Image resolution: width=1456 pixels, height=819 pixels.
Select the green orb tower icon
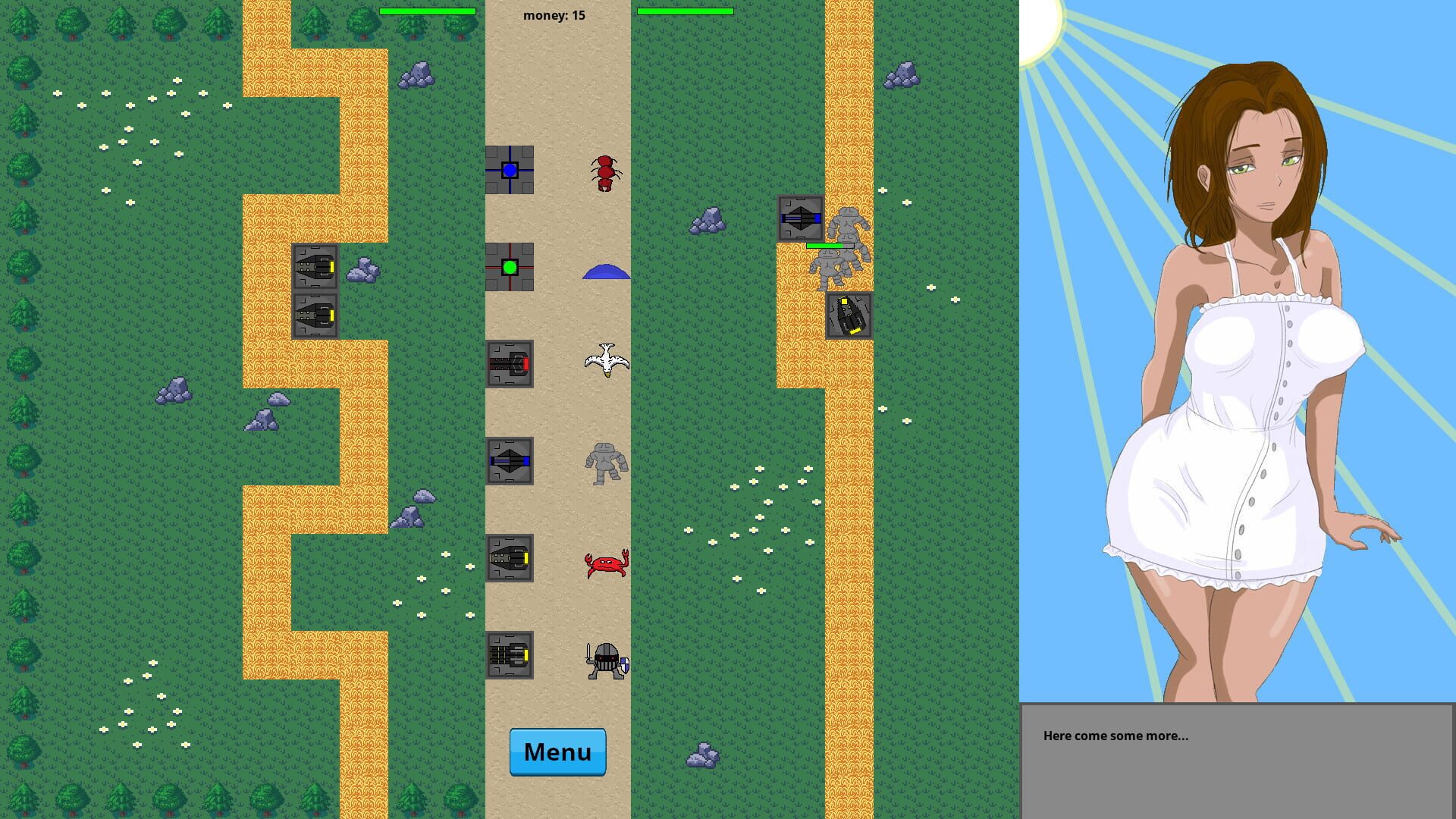click(511, 268)
